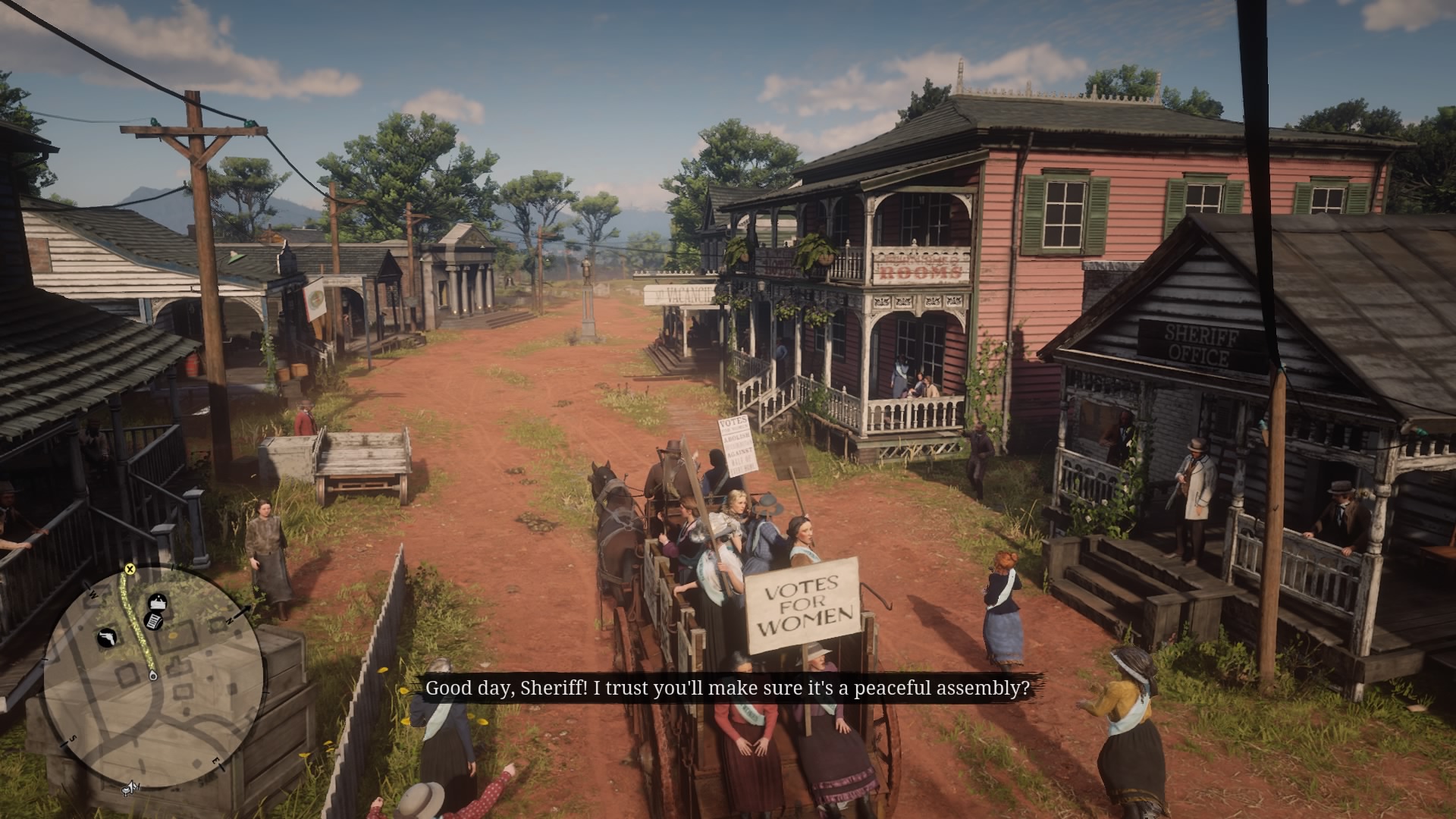Select the gunsmith pistol icon on the minimap

point(107,639)
